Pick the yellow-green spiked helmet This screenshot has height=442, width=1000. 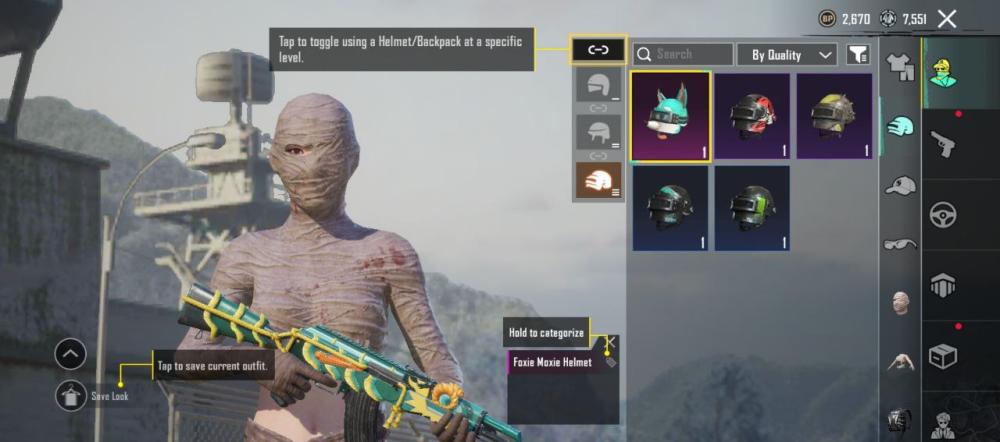tap(834, 116)
